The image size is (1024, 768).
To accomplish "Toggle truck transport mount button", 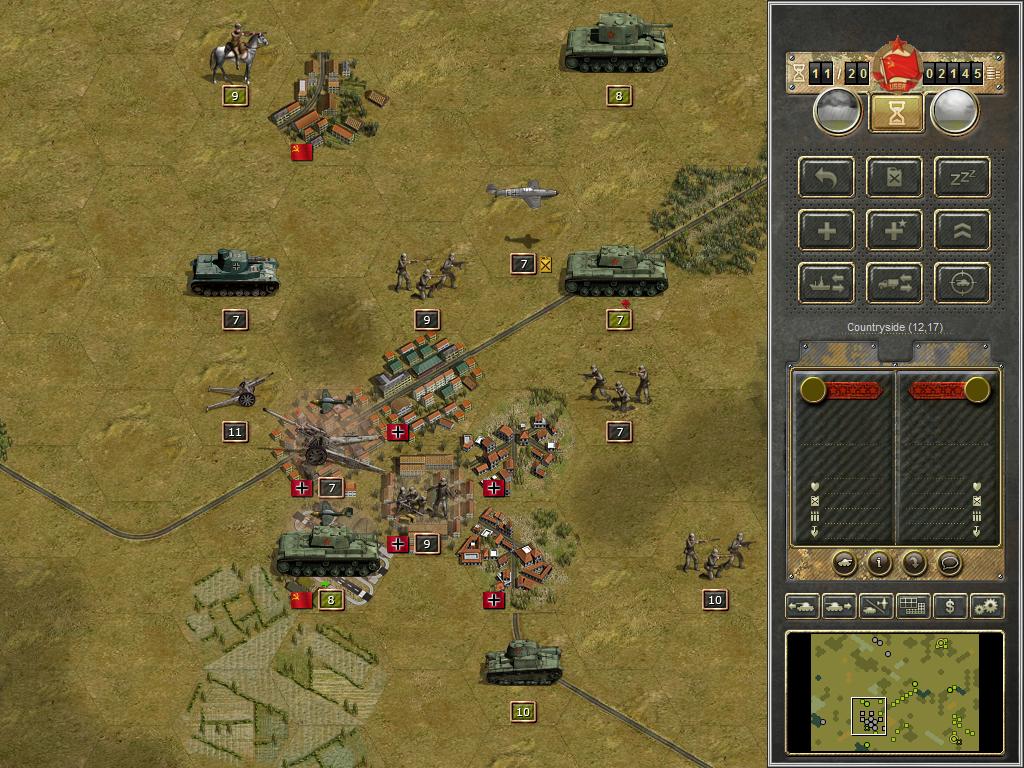I will tap(895, 284).
